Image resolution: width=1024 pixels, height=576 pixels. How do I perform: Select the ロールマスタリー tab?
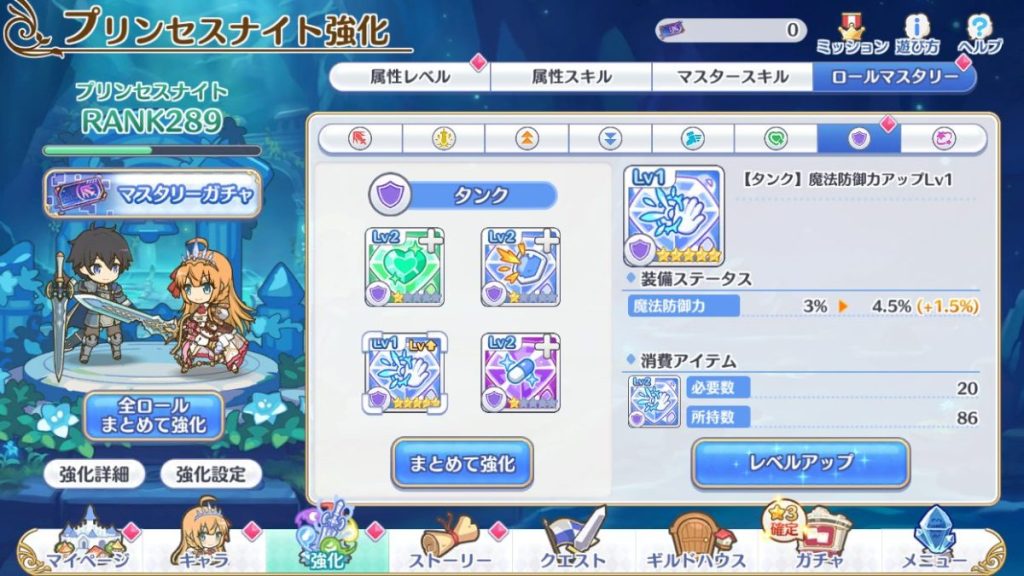tap(893, 77)
